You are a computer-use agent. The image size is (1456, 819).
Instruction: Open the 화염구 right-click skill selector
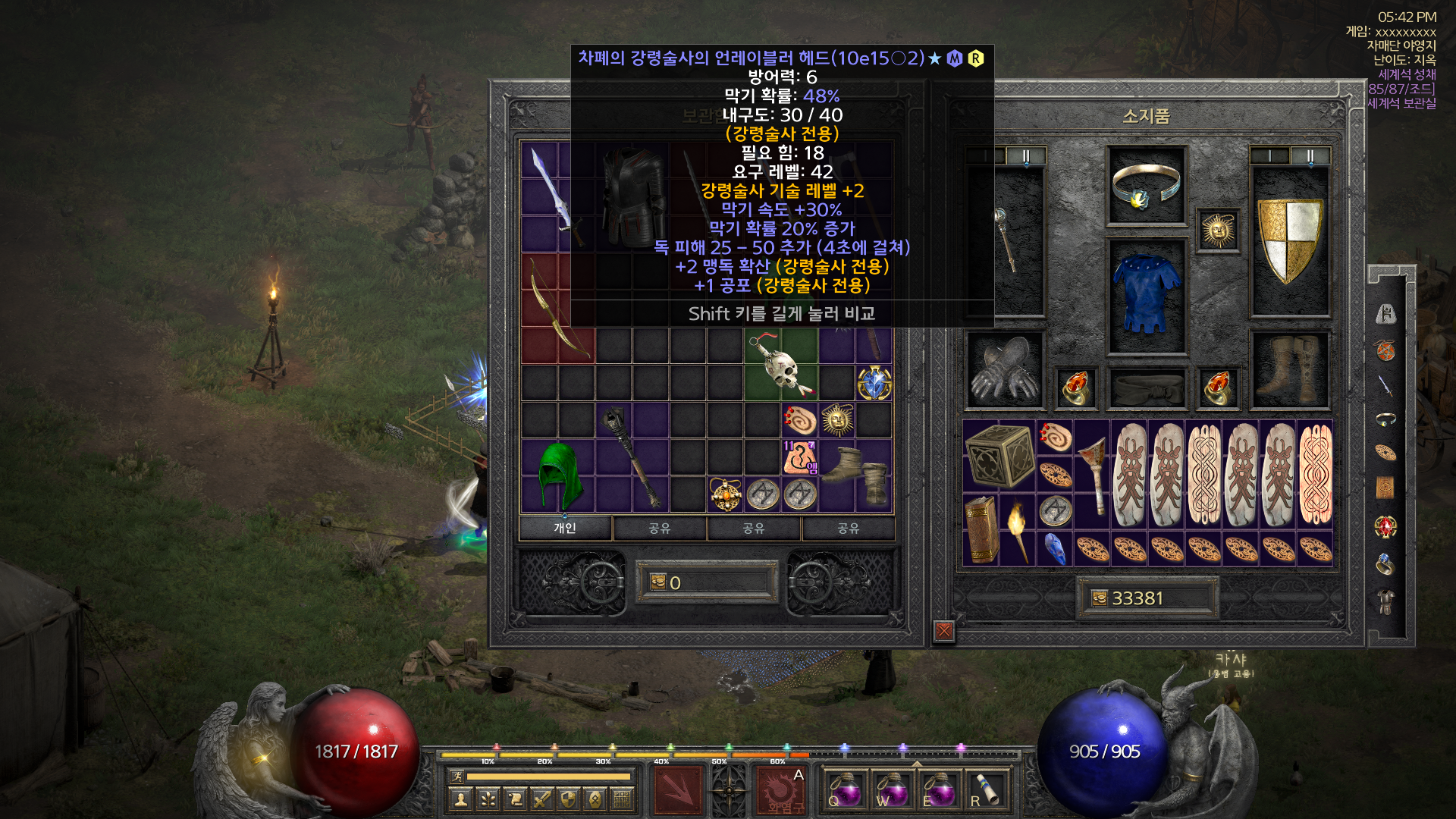pyautogui.click(x=780, y=790)
